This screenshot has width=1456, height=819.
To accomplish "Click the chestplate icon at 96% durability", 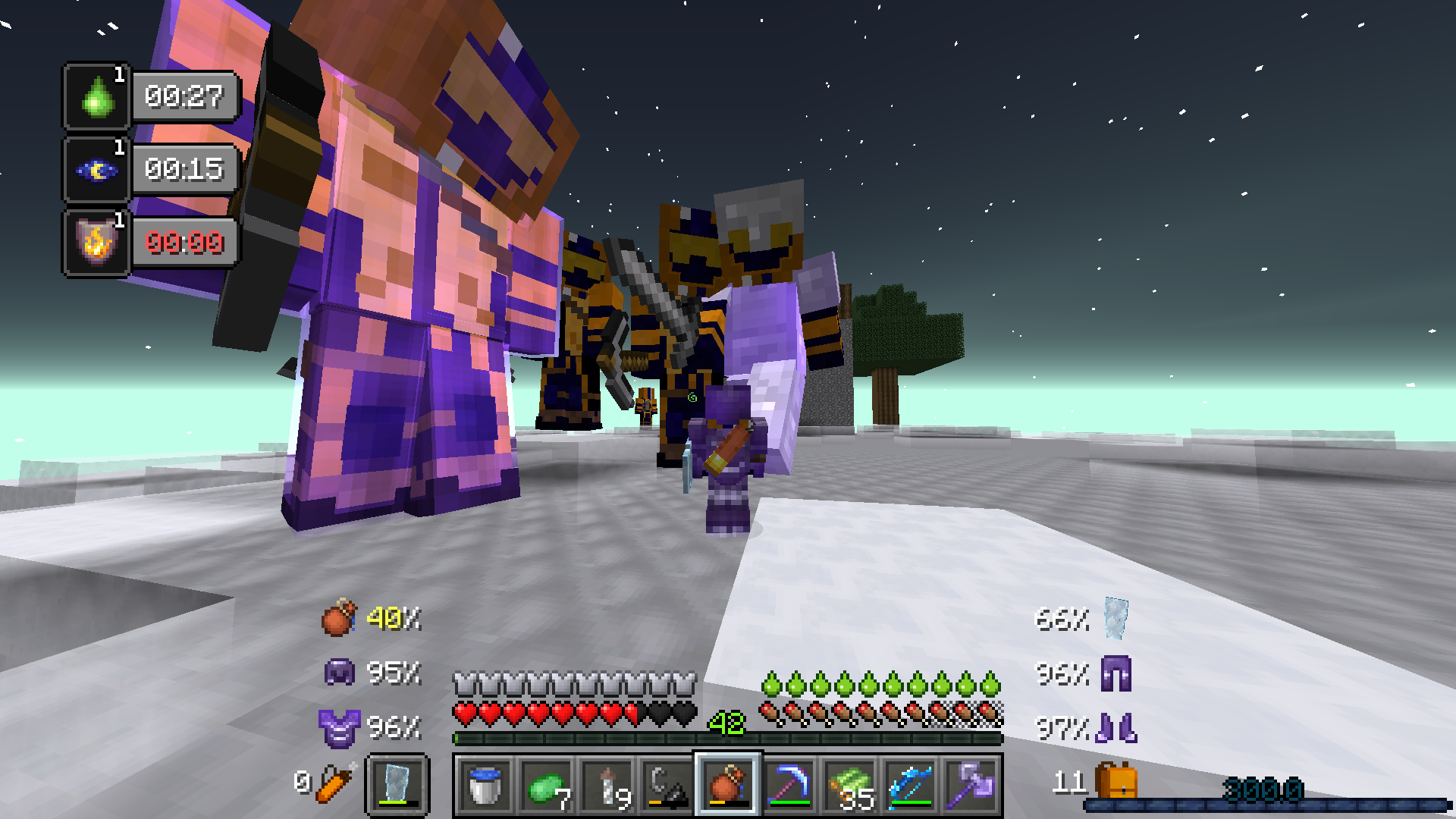I will click(340, 729).
